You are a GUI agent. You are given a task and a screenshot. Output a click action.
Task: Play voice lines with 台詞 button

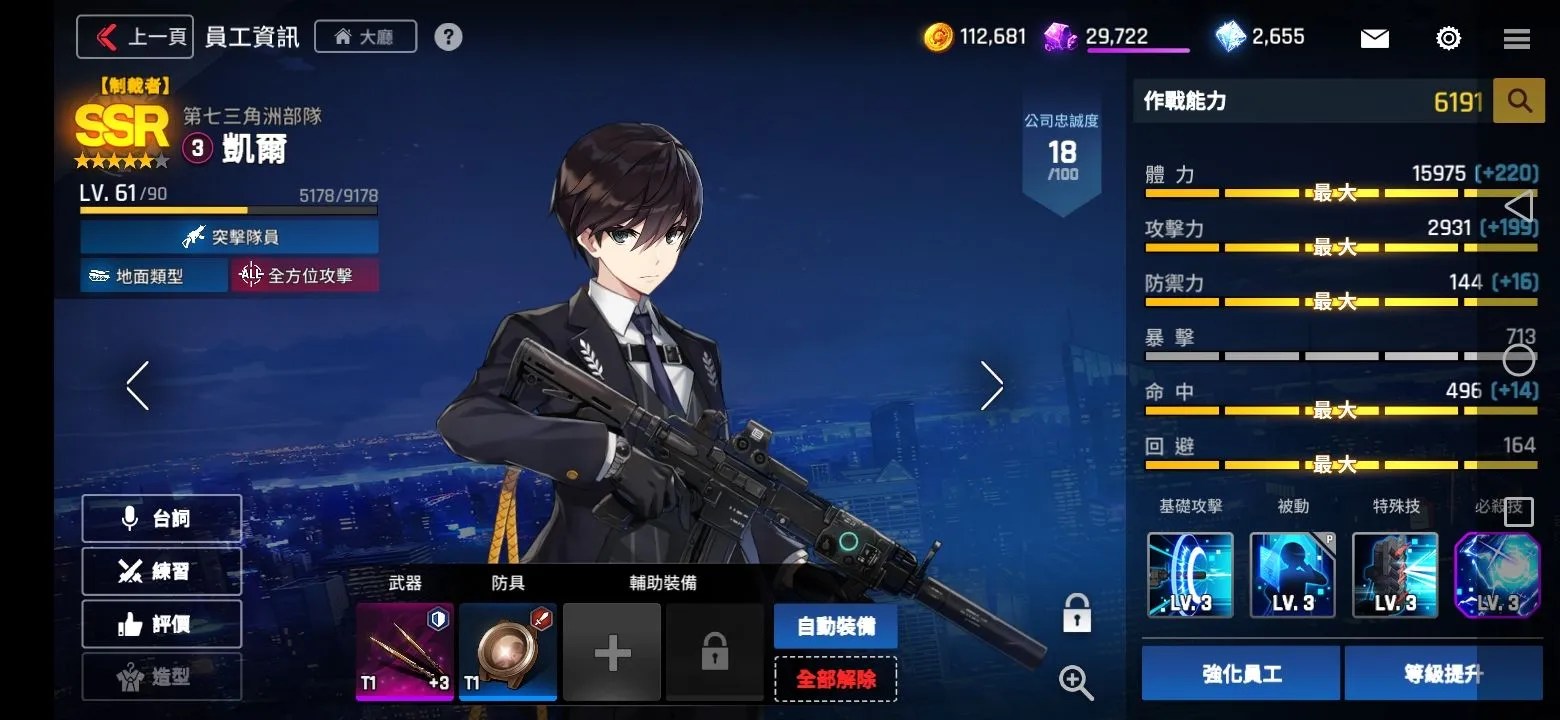[162, 518]
